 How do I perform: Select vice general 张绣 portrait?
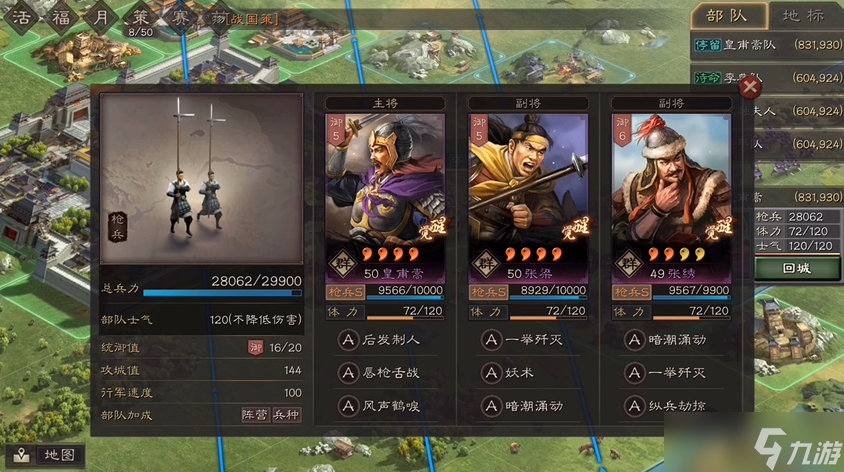coord(671,190)
